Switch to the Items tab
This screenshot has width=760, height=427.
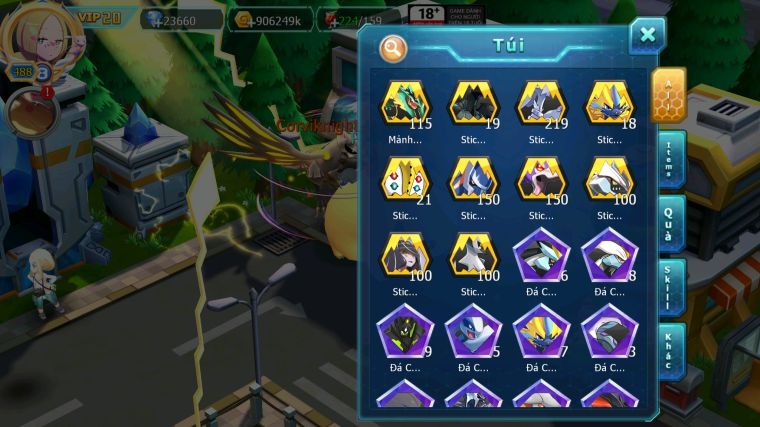pyautogui.click(x=670, y=159)
